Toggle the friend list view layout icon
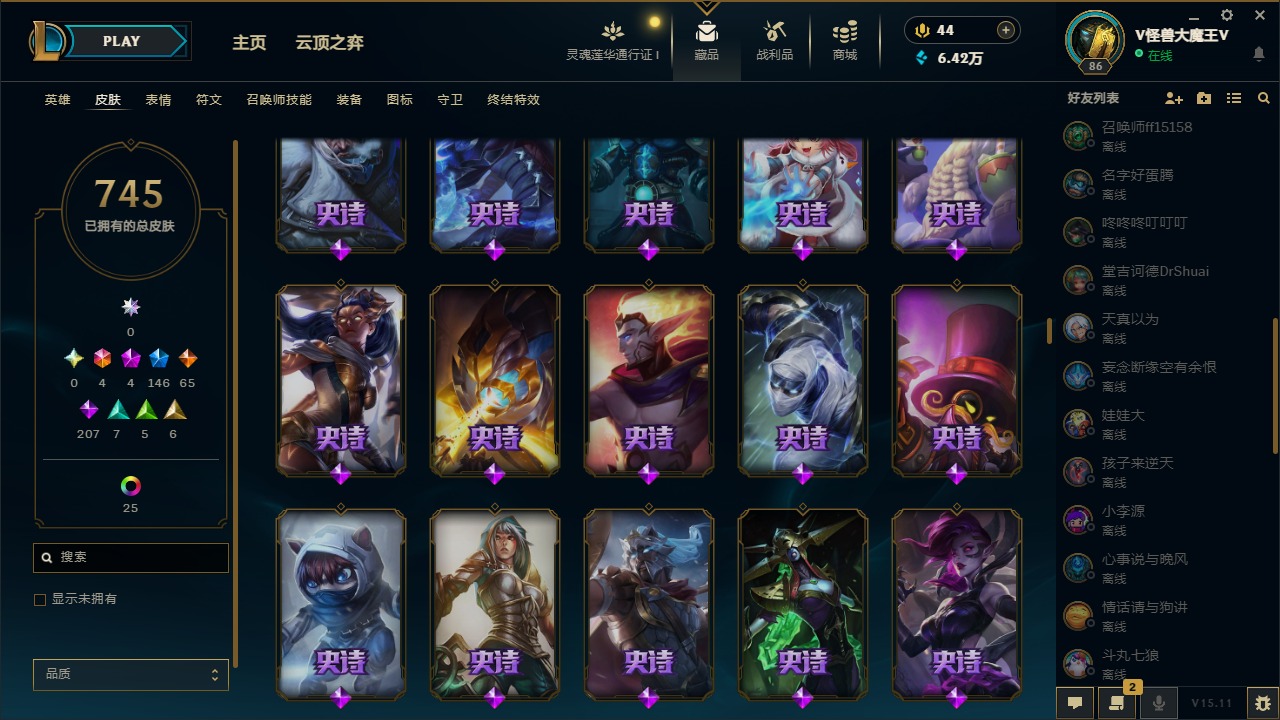 tap(1234, 98)
